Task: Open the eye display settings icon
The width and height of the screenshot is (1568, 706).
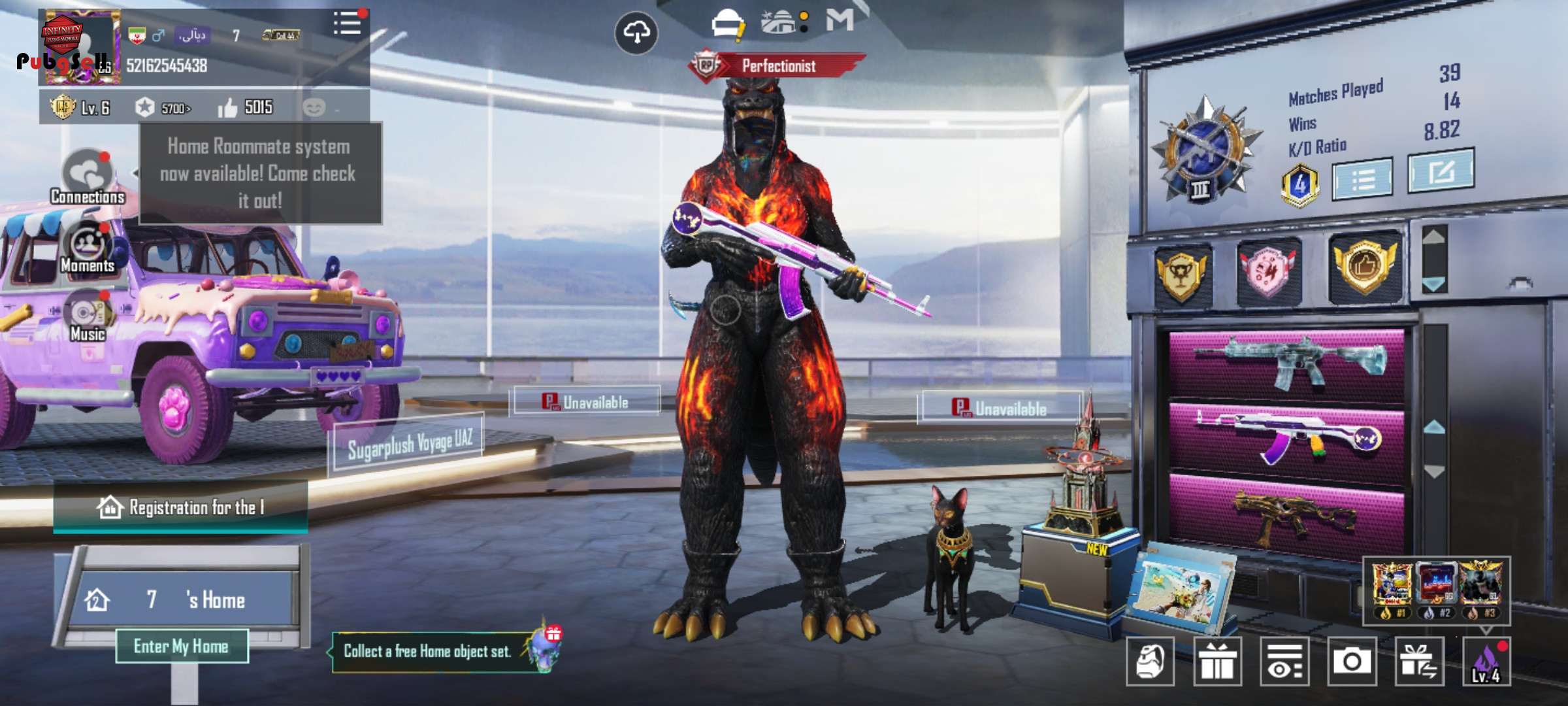Action: coord(1284,662)
